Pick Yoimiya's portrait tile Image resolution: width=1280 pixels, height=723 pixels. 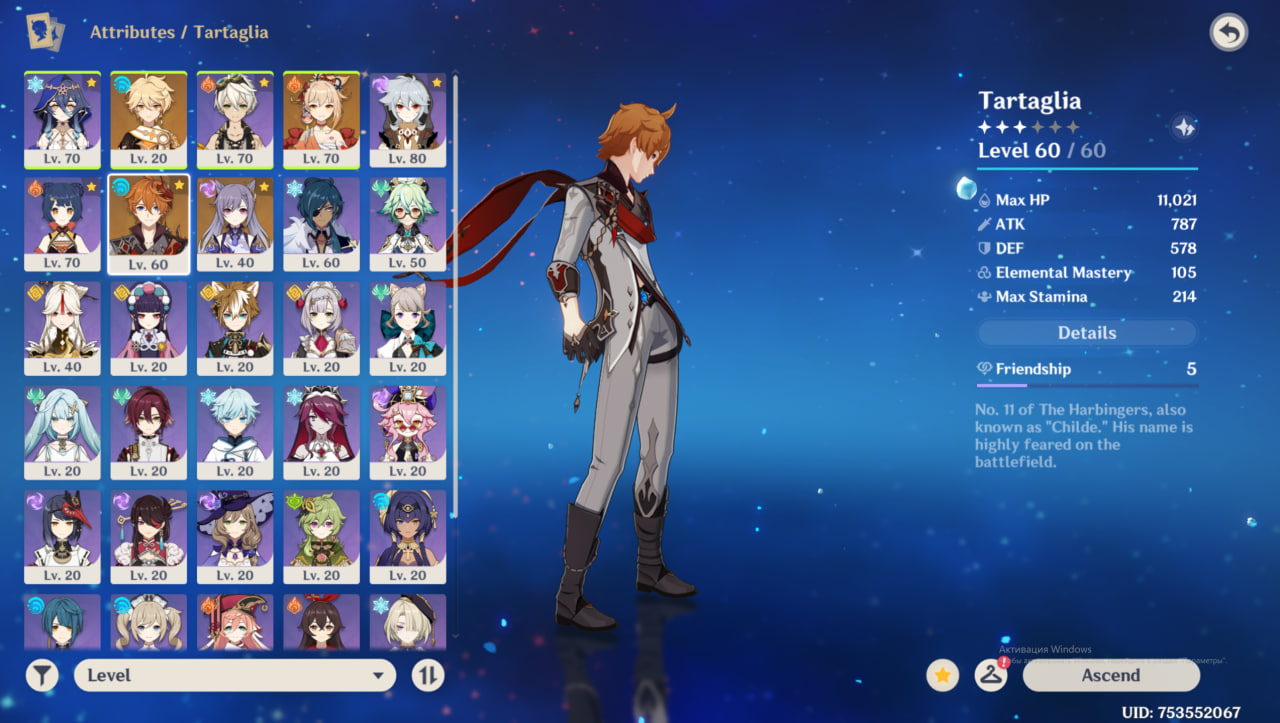click(321, 119)
